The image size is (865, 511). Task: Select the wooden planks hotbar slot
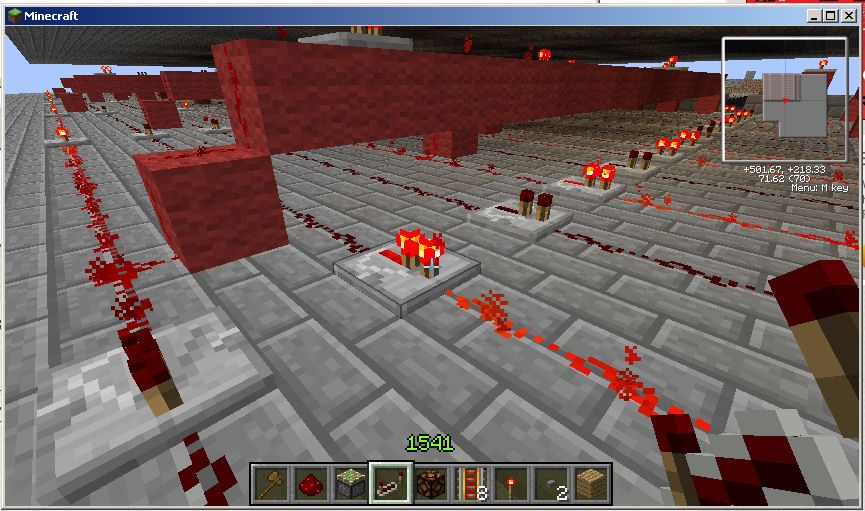coord(591,484)
